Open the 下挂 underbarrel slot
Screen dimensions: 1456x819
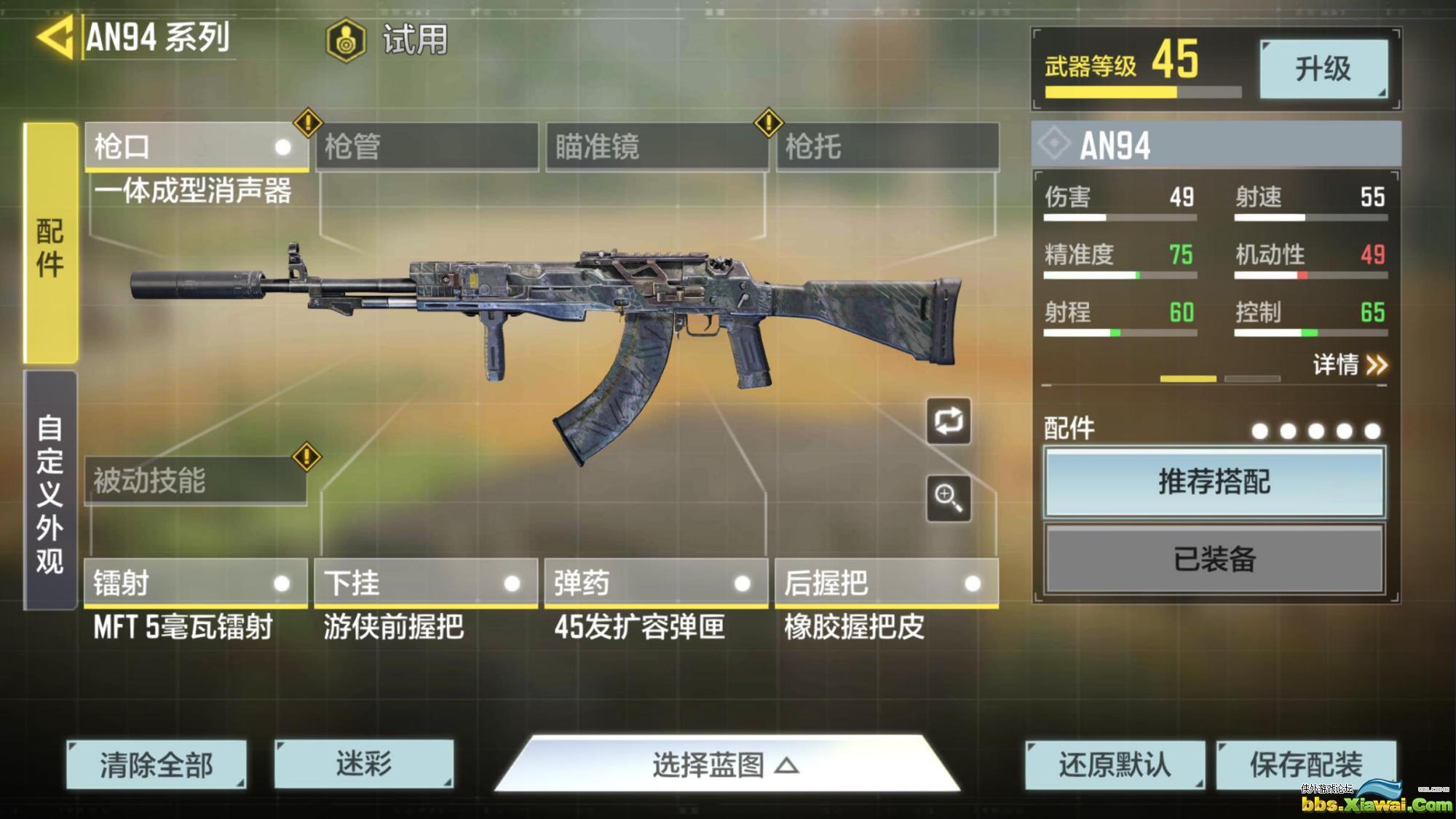(x=426, y=583)
